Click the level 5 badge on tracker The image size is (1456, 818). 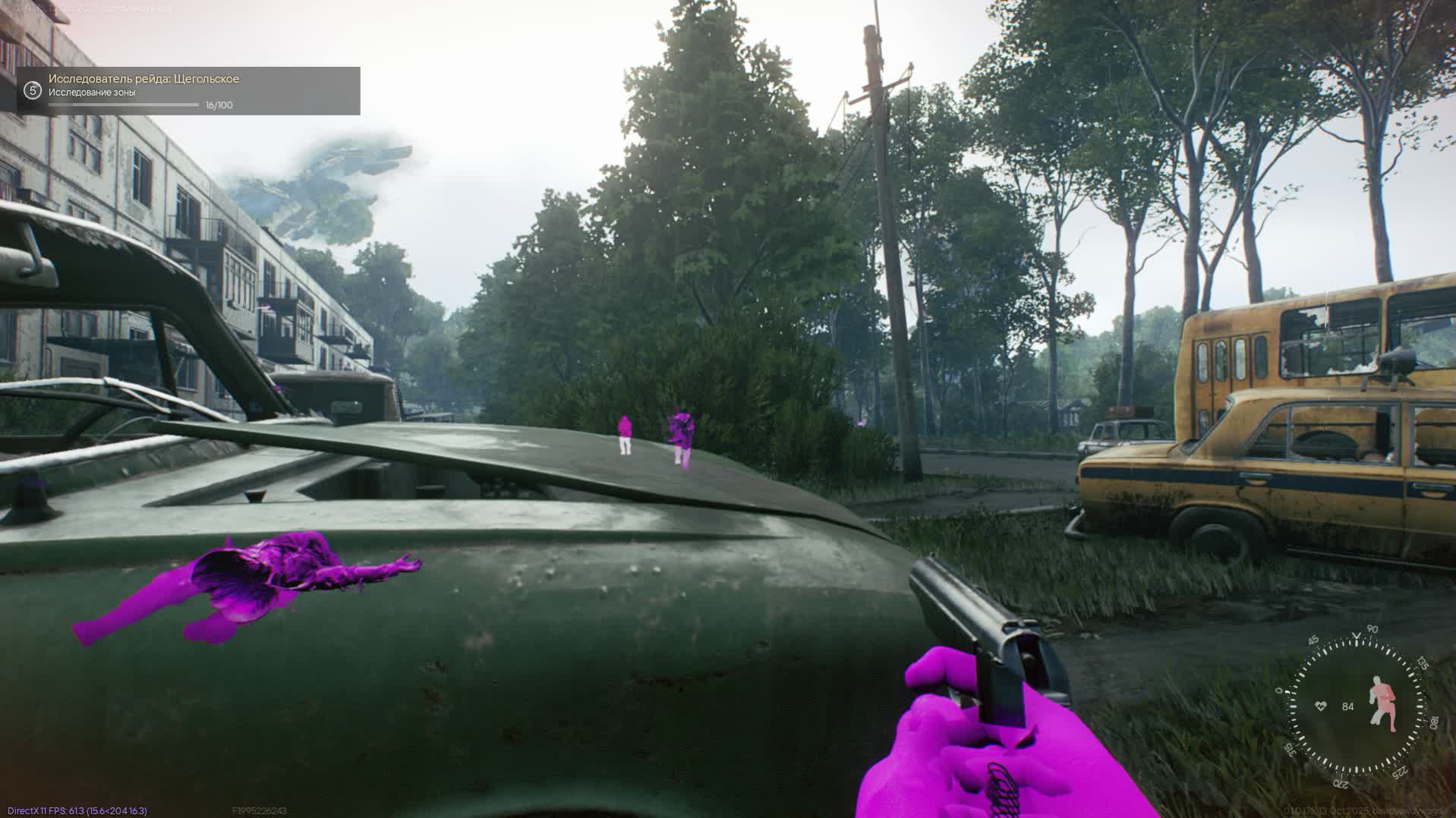pos(32,91)
